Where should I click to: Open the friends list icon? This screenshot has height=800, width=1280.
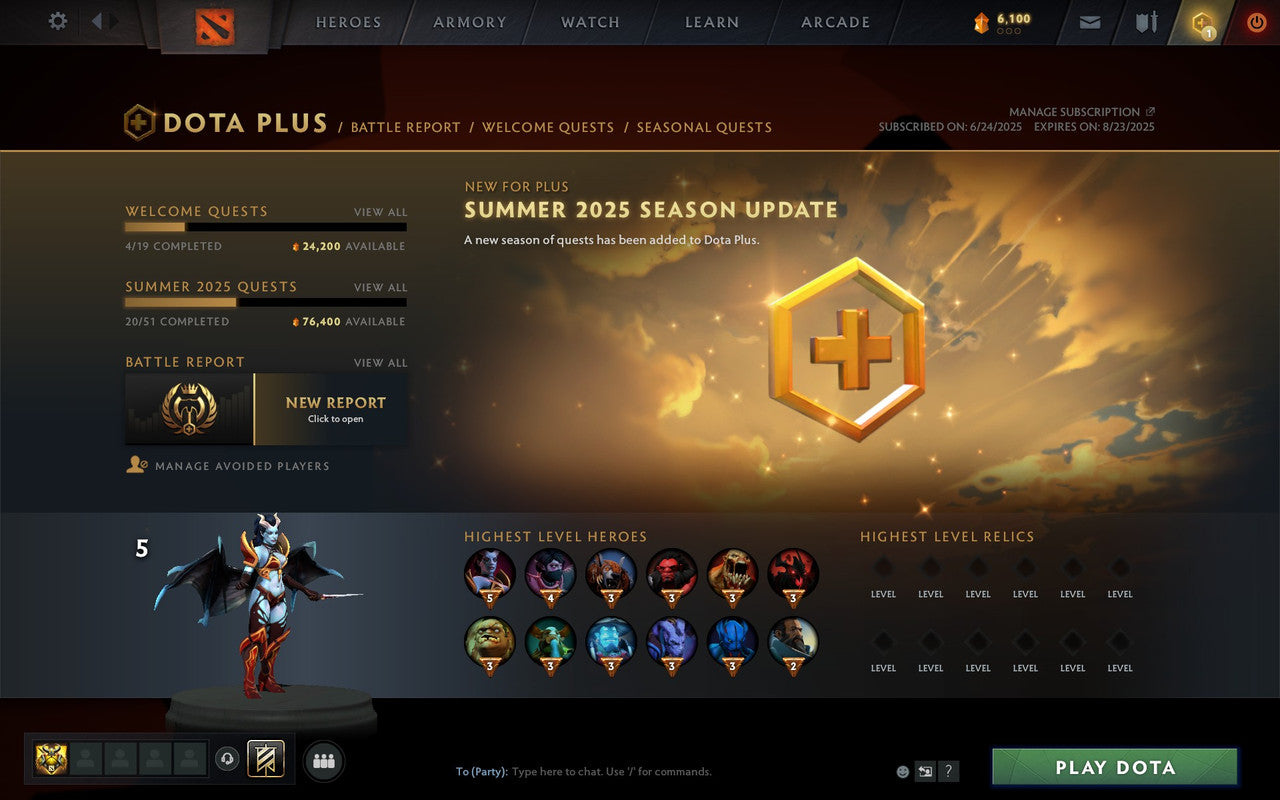323,760
